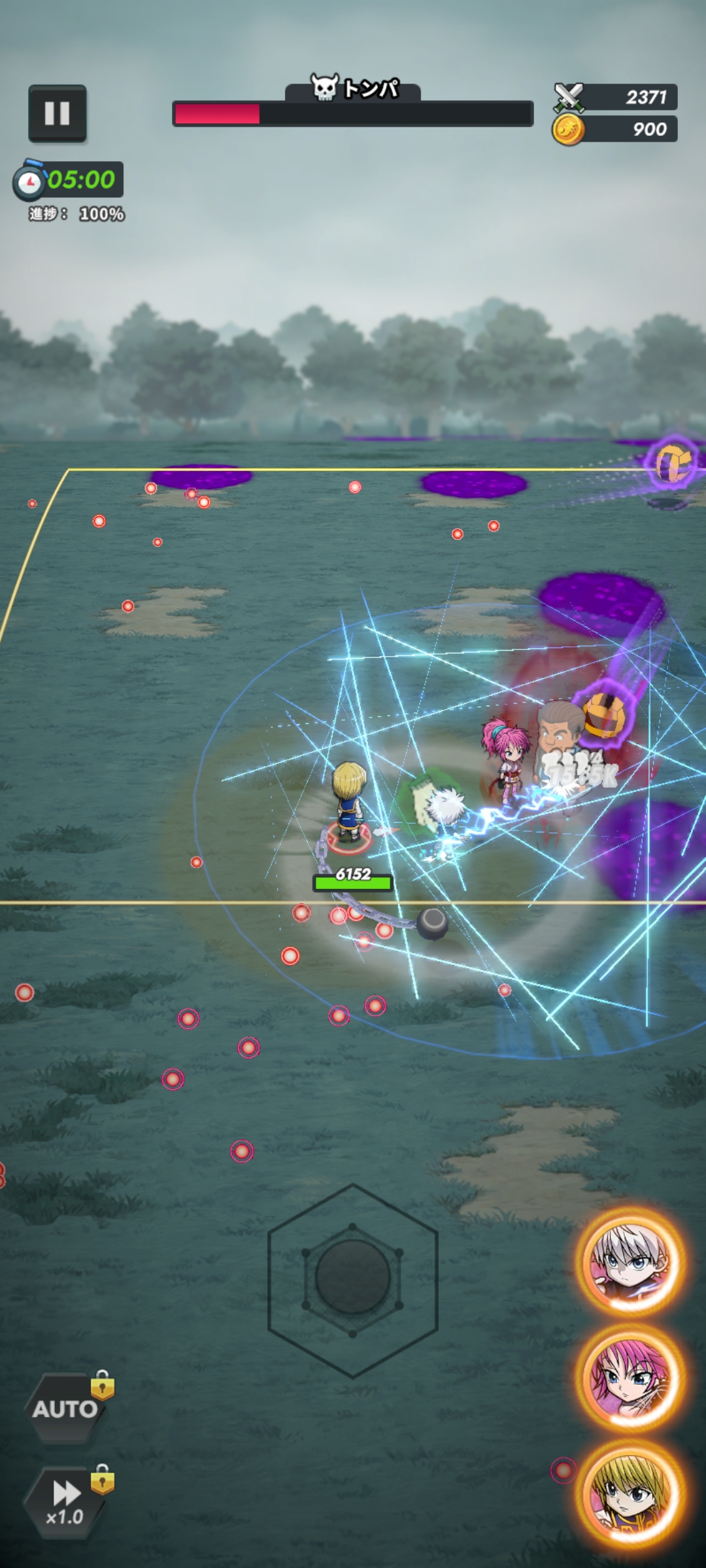Trigger the blond Kurapika skill

pos(630,1492)
